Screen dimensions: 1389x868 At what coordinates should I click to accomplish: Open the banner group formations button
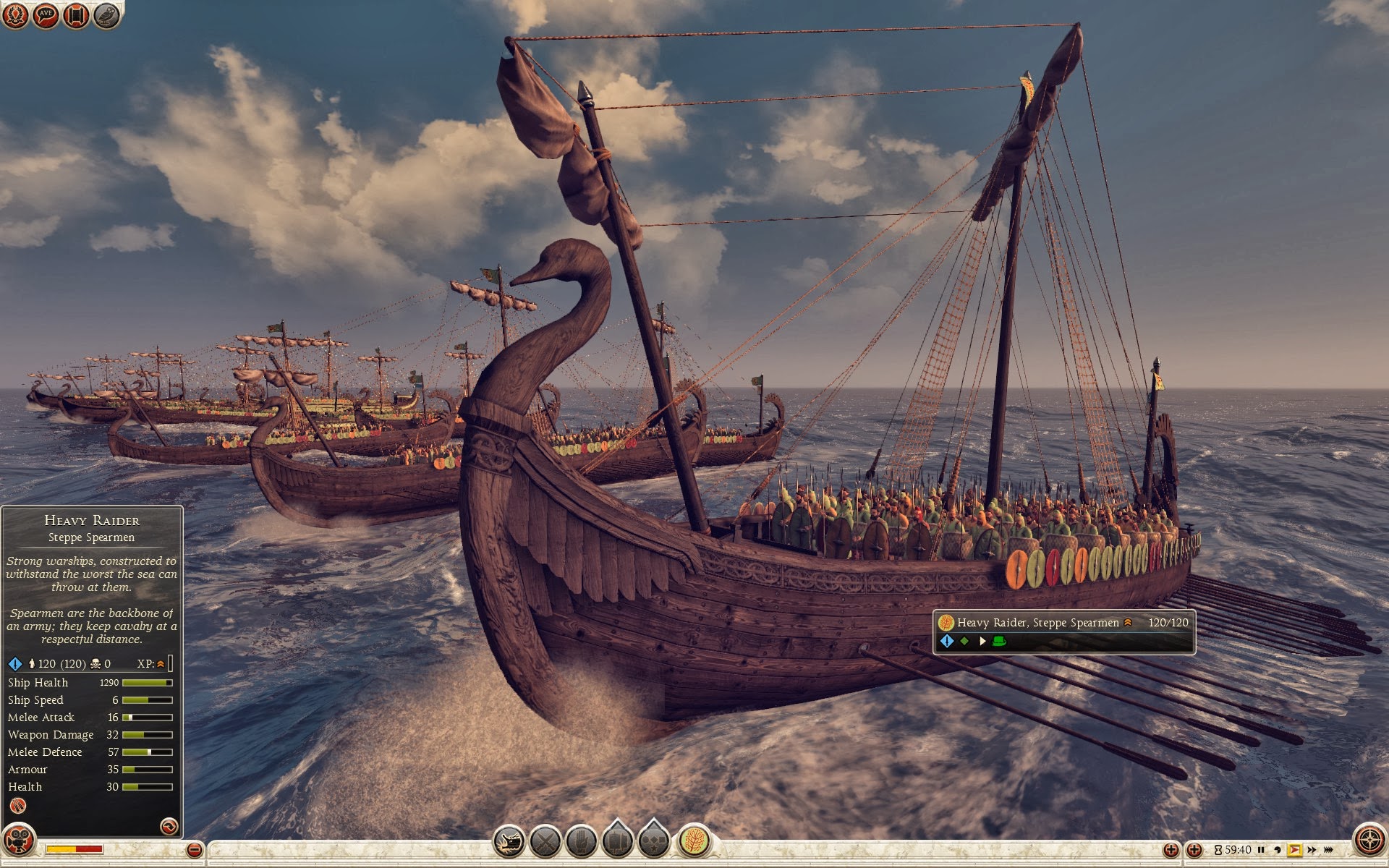click(x=617, y=841)
